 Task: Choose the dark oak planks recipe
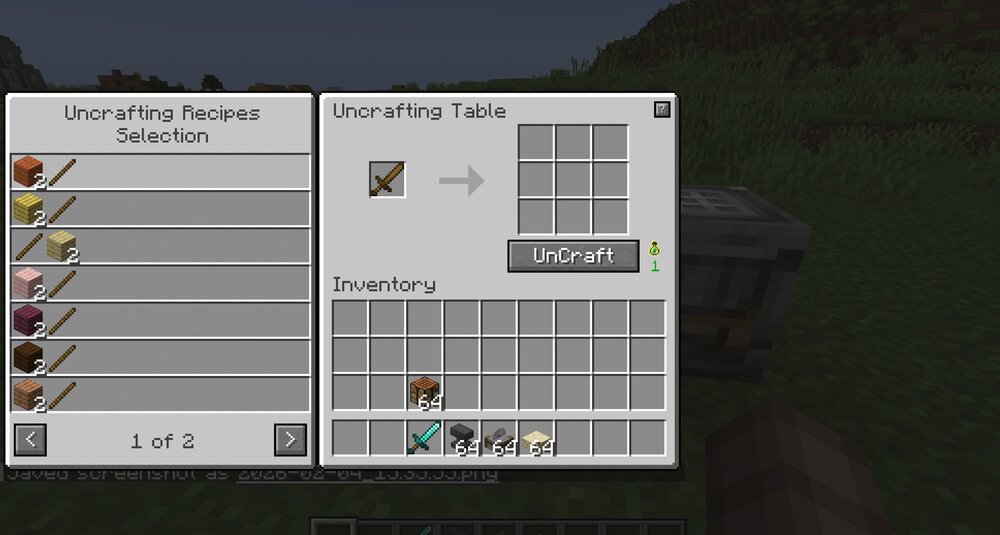[161, 358]
